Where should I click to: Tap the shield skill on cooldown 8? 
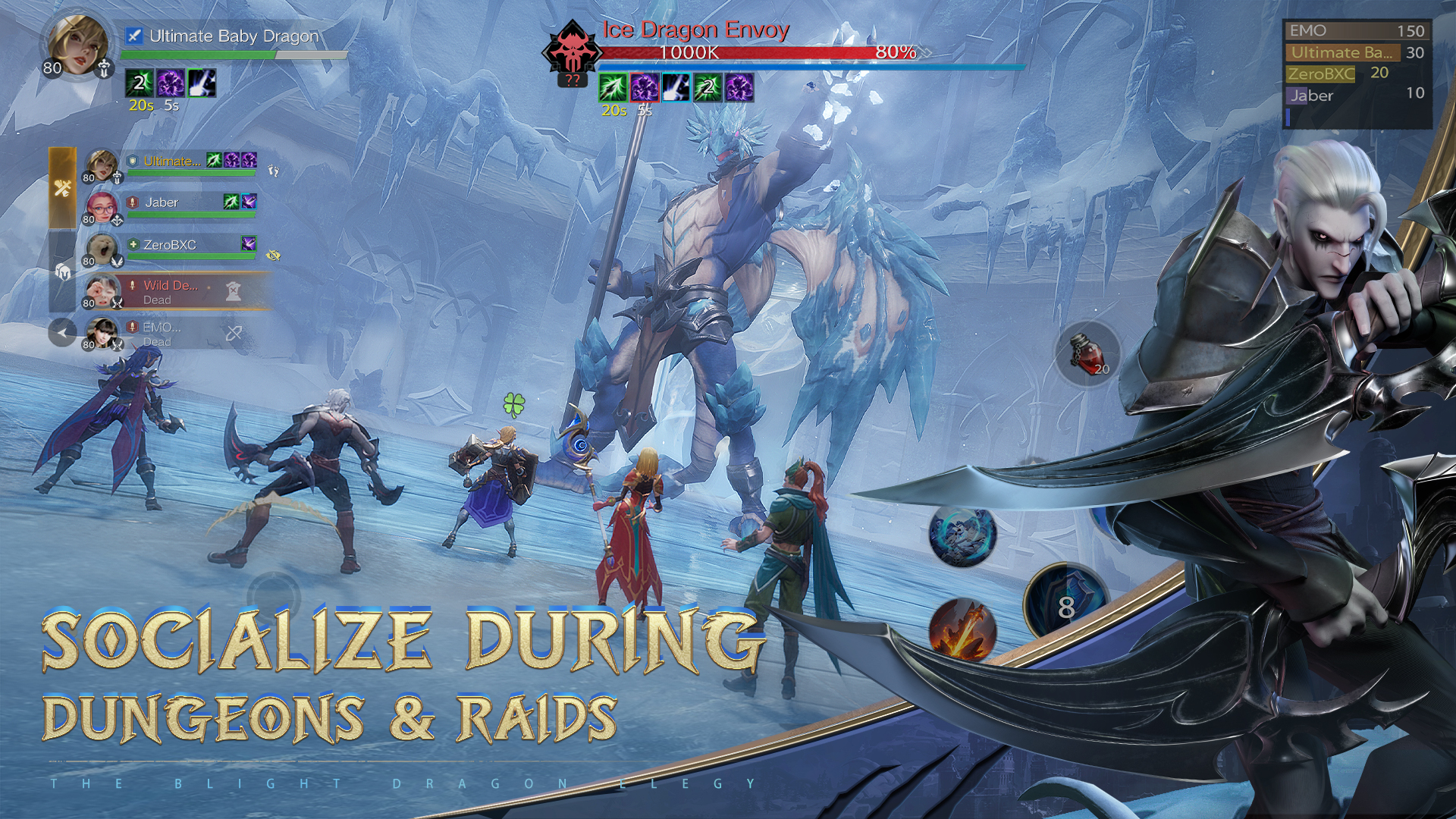coord(1065,604)
